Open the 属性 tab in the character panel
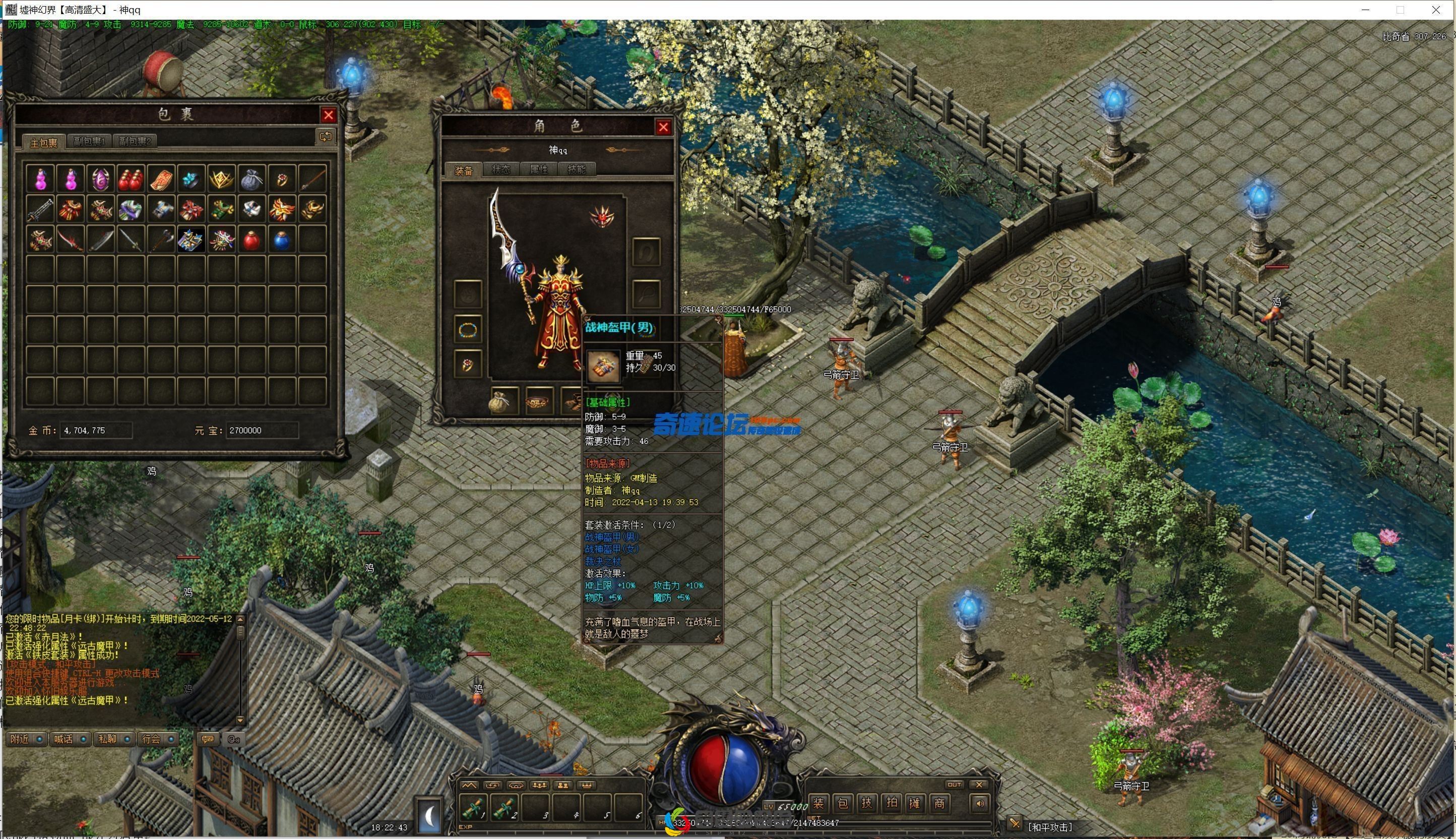This screenshot has height=839, width=1456. tap(540, 169)
